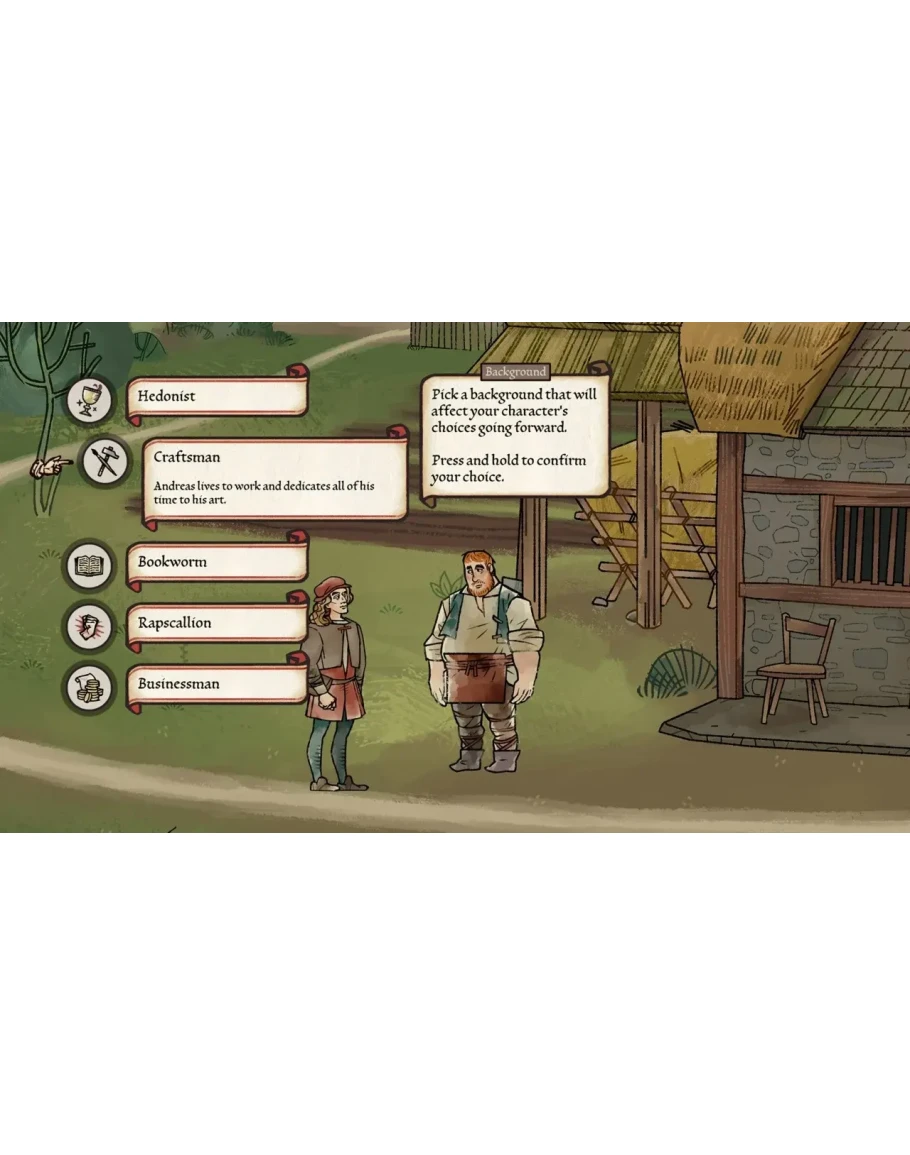Choose the Hedonist background option
Viewport: 910px width, 1155px height.
point(217,396)
